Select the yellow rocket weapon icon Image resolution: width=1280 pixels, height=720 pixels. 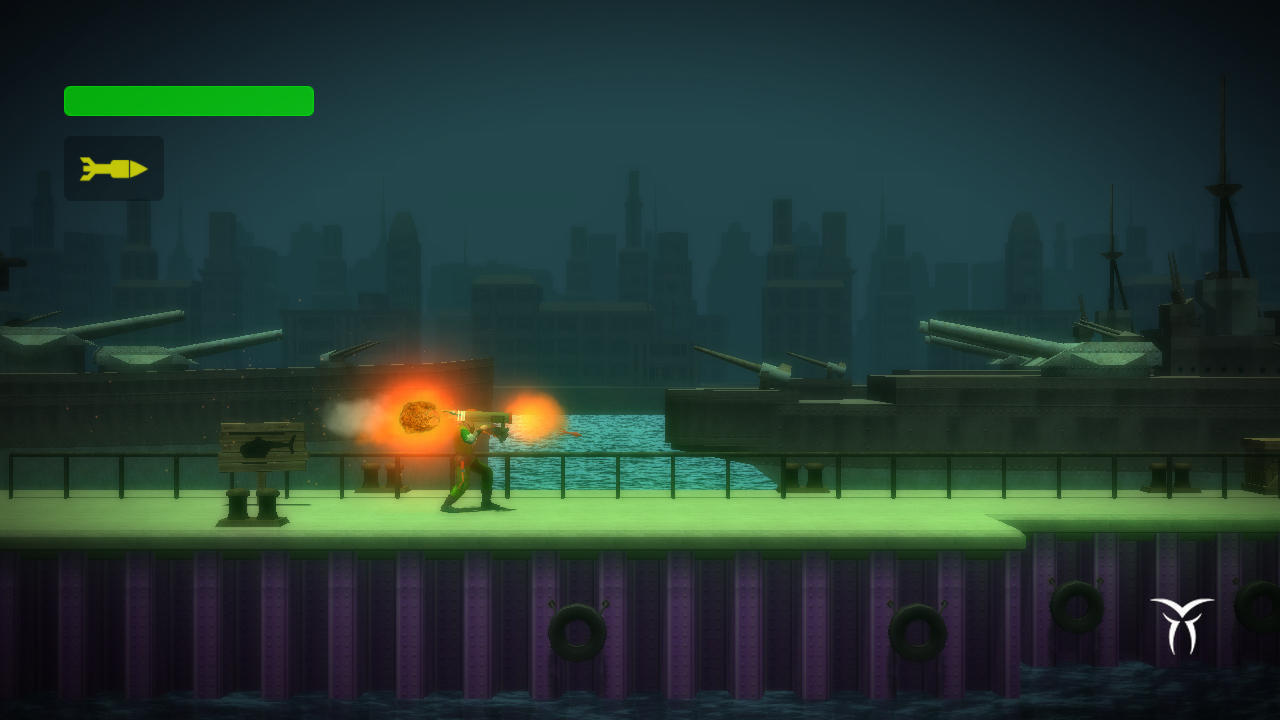pyautogui.click(x=114, y=169)
